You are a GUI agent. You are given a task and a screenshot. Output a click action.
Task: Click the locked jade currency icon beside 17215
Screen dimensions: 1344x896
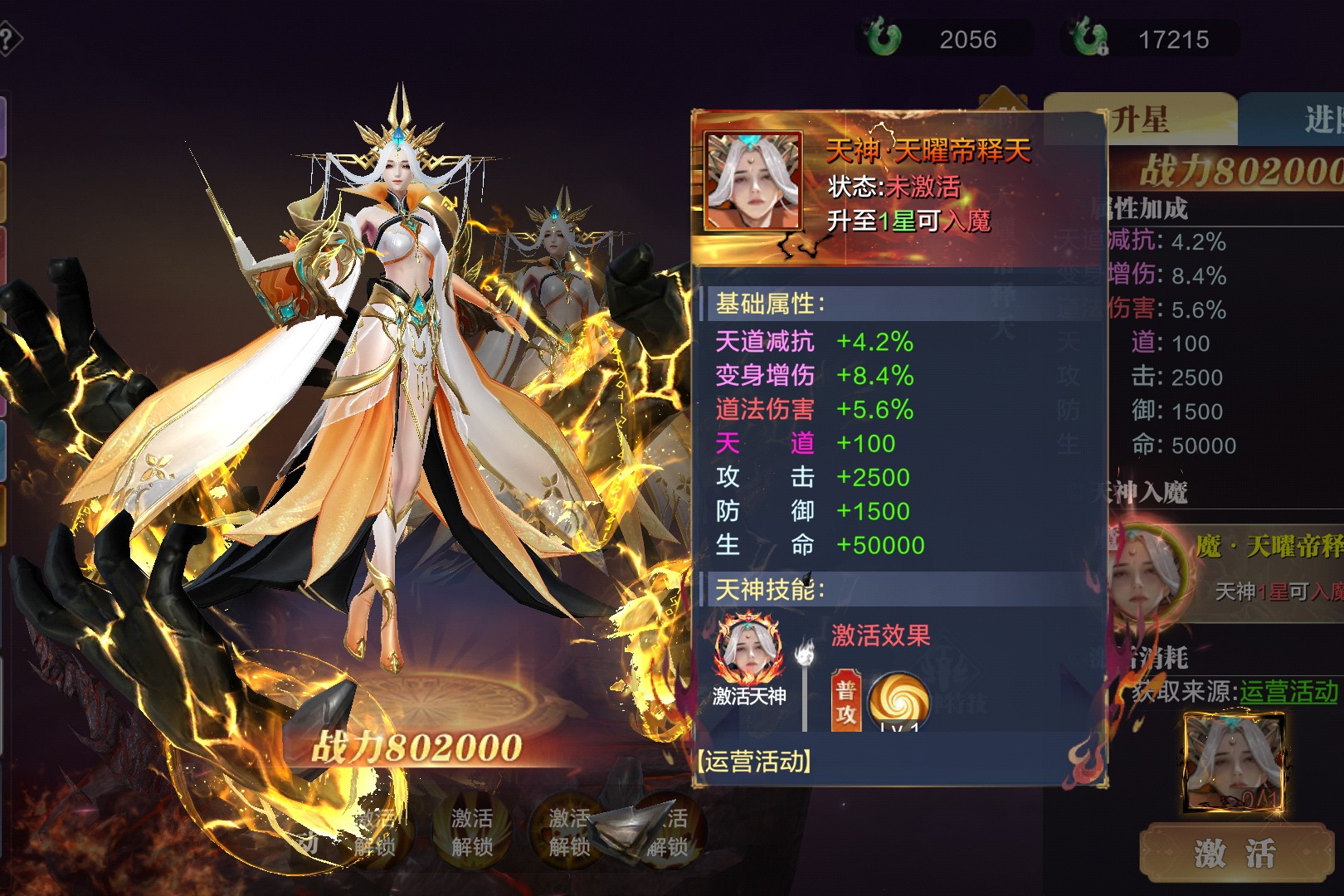tap(1088, 38)
